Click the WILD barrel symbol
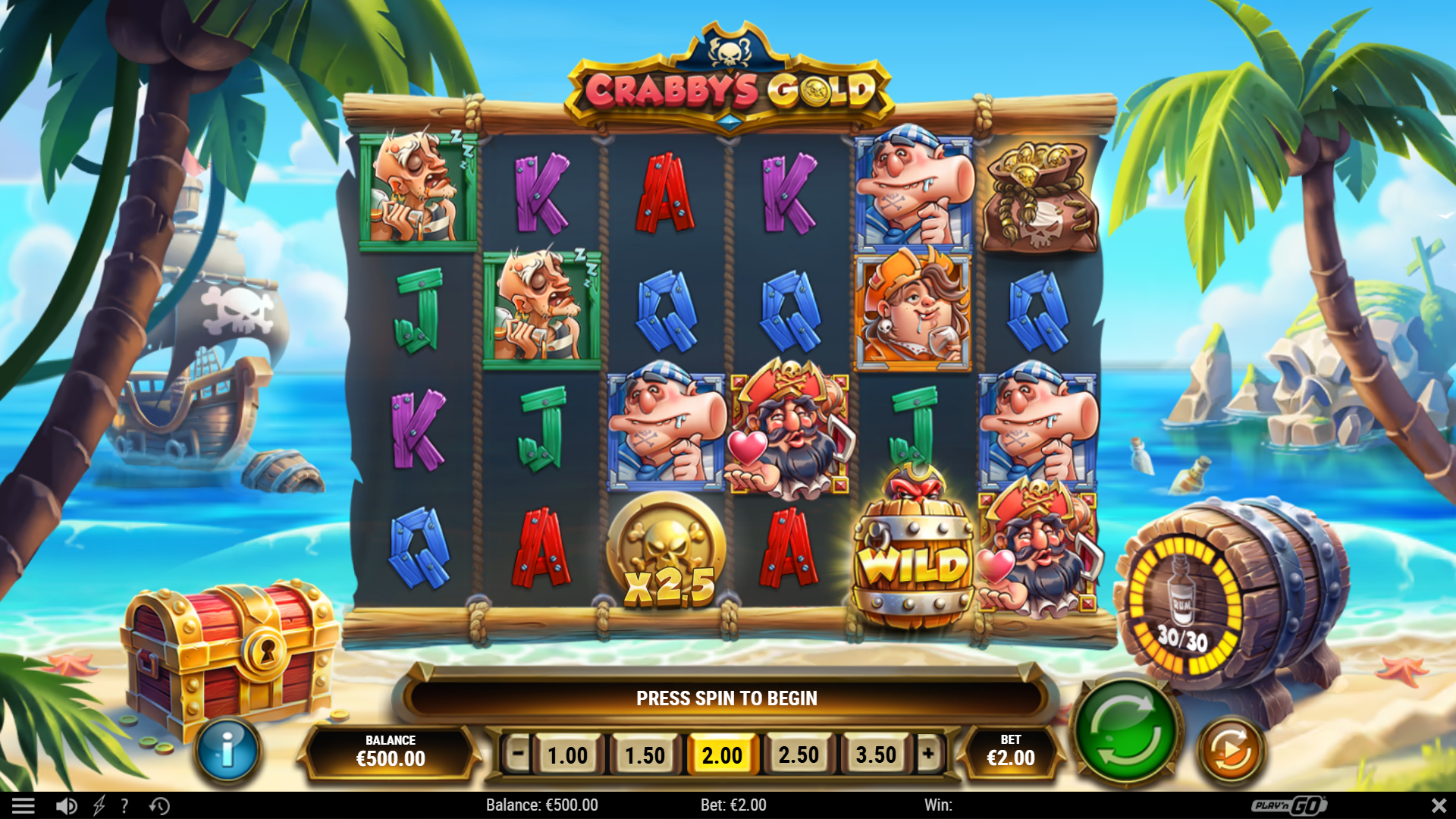The image size is (1456, 819). click(x=915, y=557)
